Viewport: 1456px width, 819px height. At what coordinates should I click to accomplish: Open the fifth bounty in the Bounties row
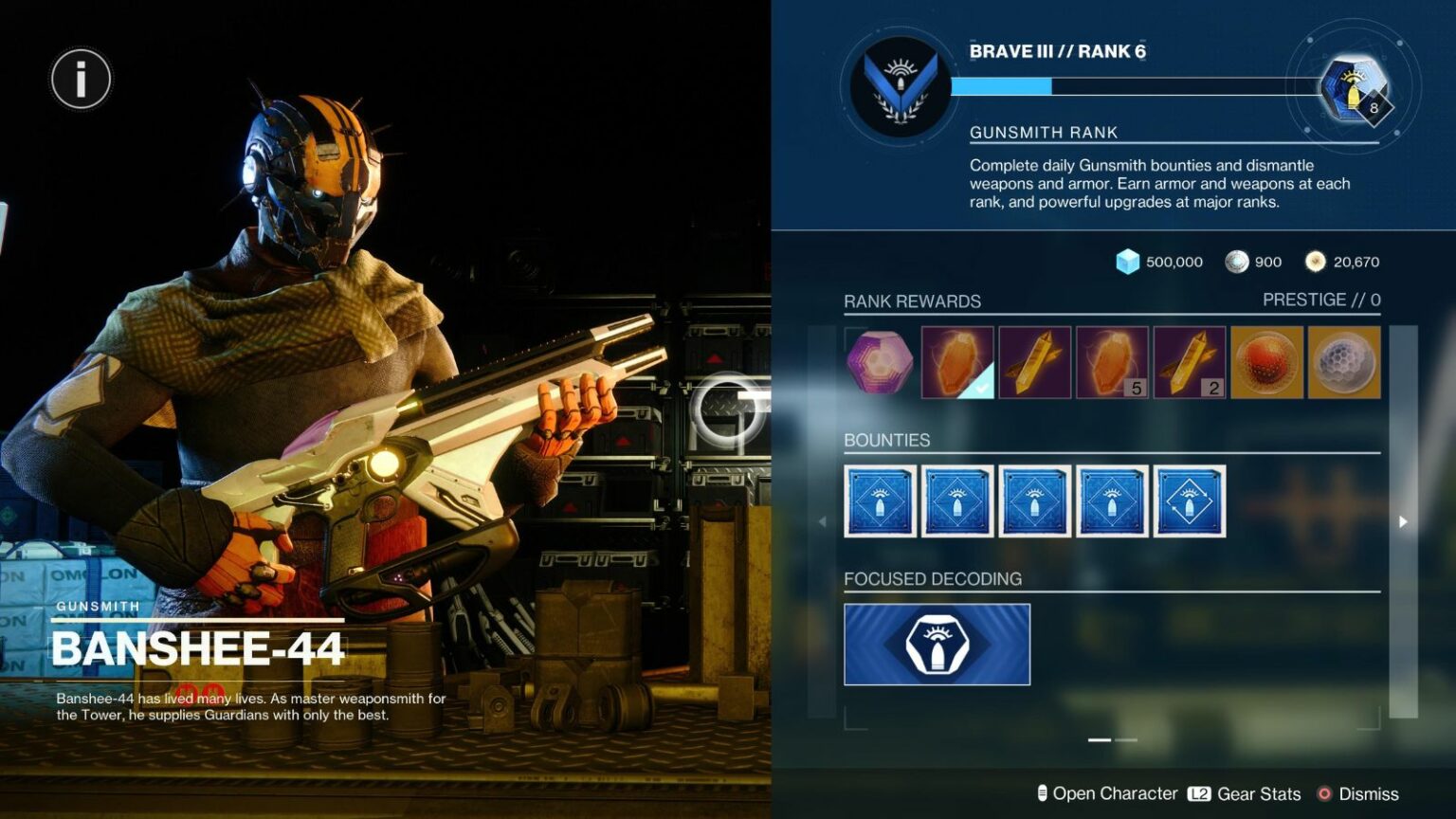(x=1190, y=501)
